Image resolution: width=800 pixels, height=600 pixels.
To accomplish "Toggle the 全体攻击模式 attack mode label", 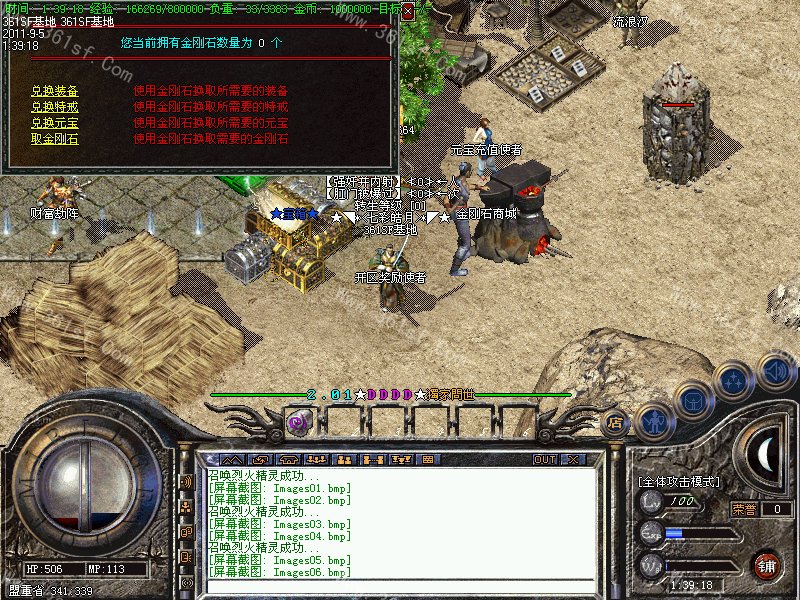I will pyautogui.click(x=680, y=482).
